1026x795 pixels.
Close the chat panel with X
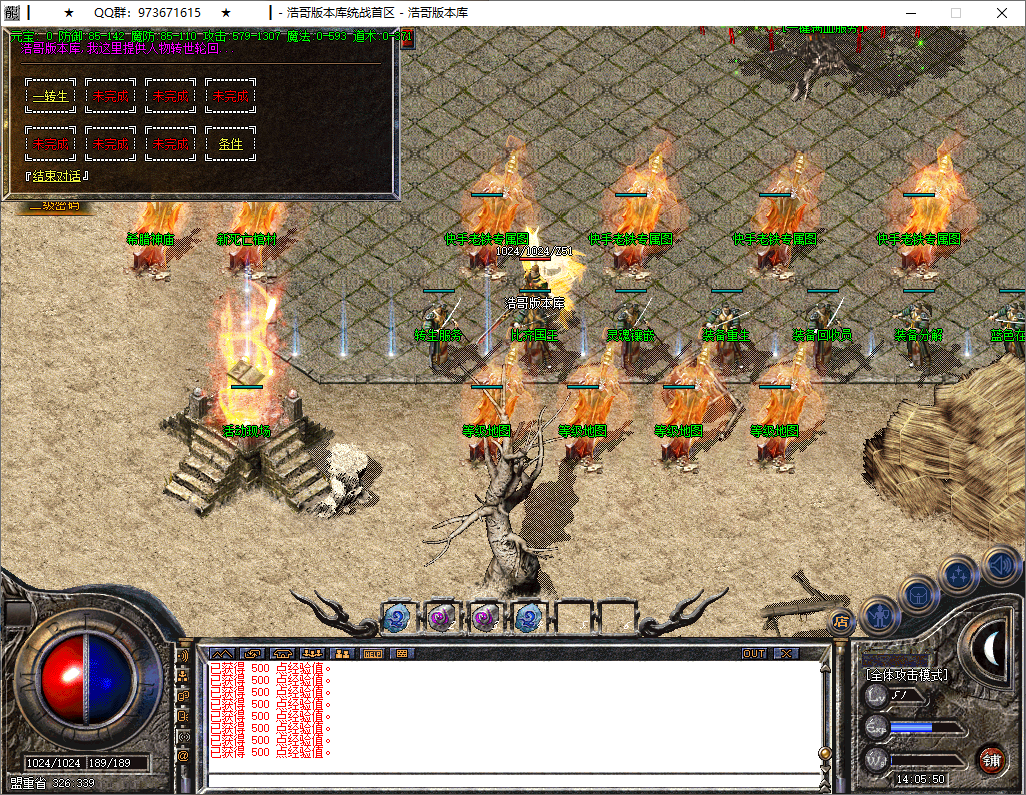(787, 654)
